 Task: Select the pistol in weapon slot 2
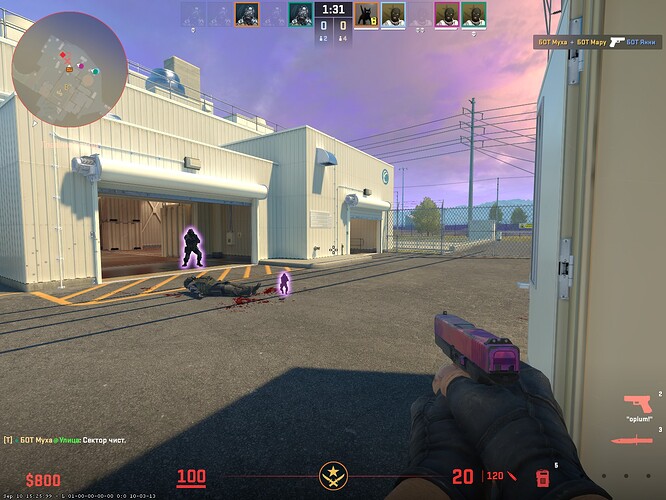636,403
